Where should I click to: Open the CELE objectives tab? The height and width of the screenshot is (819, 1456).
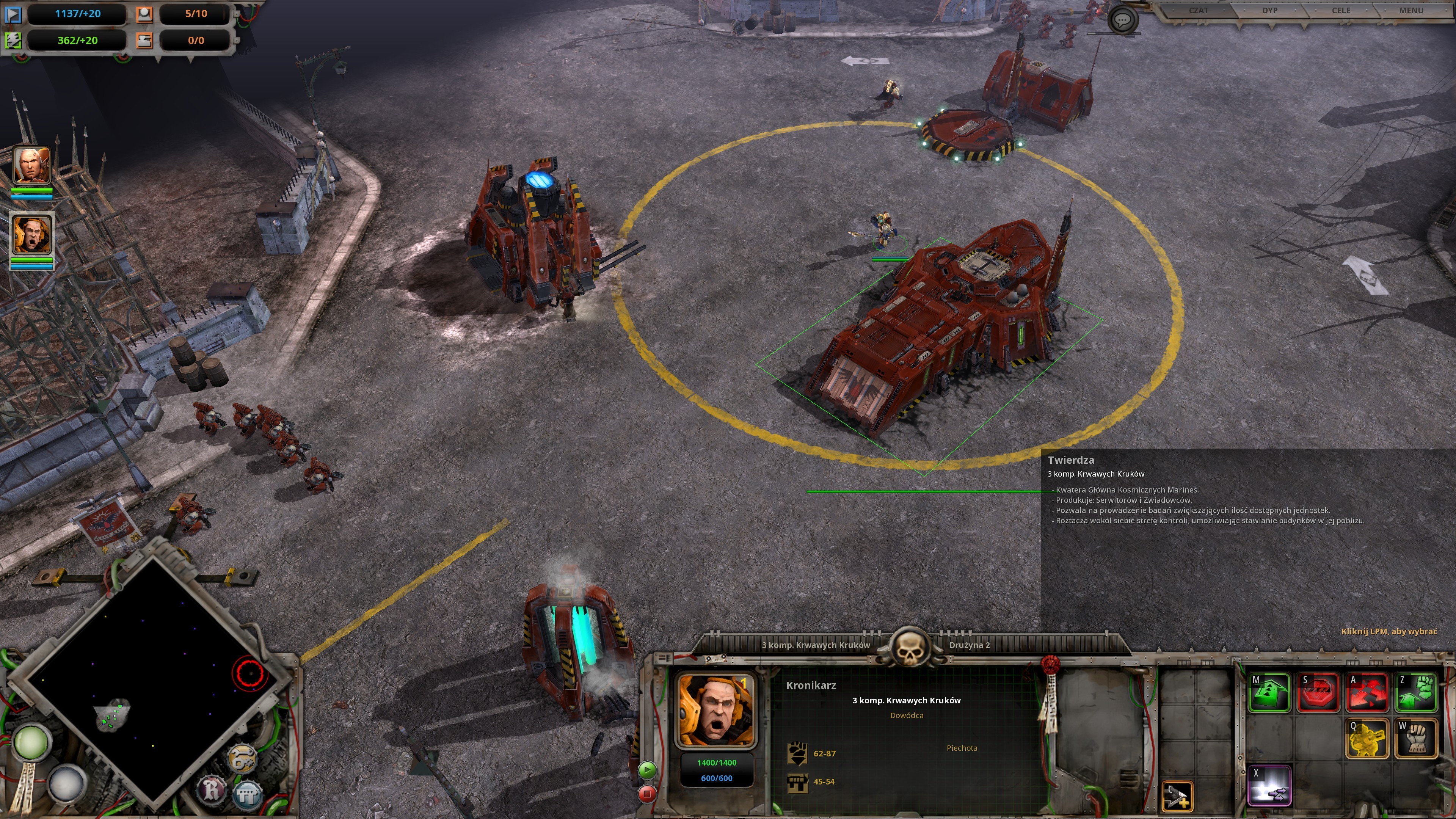[1341, 11]
